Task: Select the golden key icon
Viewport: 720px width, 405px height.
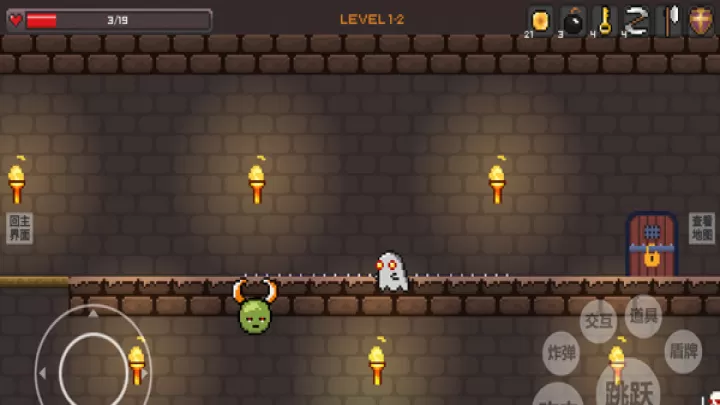Action: (x=605, y=20)
